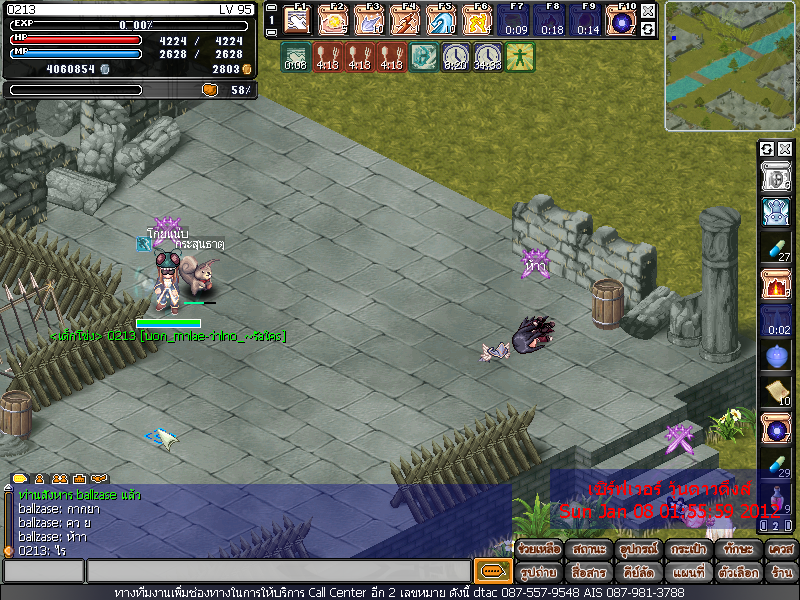Click the รูปถ่าย (Photo) button
800x600 pixels.
tap(538, 572)
